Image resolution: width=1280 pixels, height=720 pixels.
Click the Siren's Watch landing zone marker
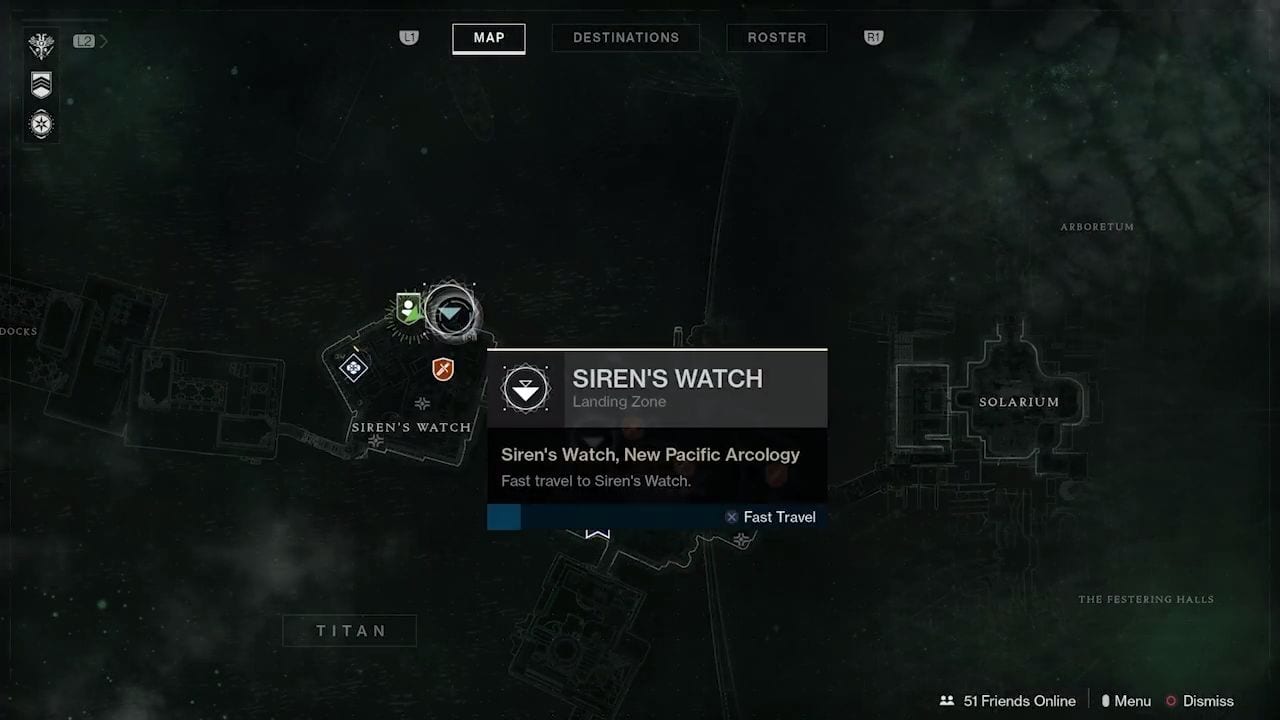coord(450,312)
